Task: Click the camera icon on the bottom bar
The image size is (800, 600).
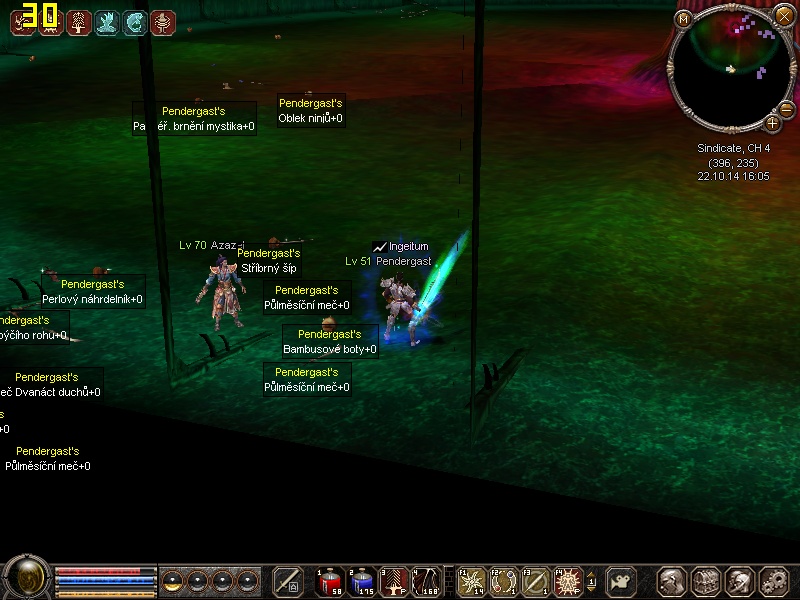Action: pyautogui.click(x=623, y=581)
